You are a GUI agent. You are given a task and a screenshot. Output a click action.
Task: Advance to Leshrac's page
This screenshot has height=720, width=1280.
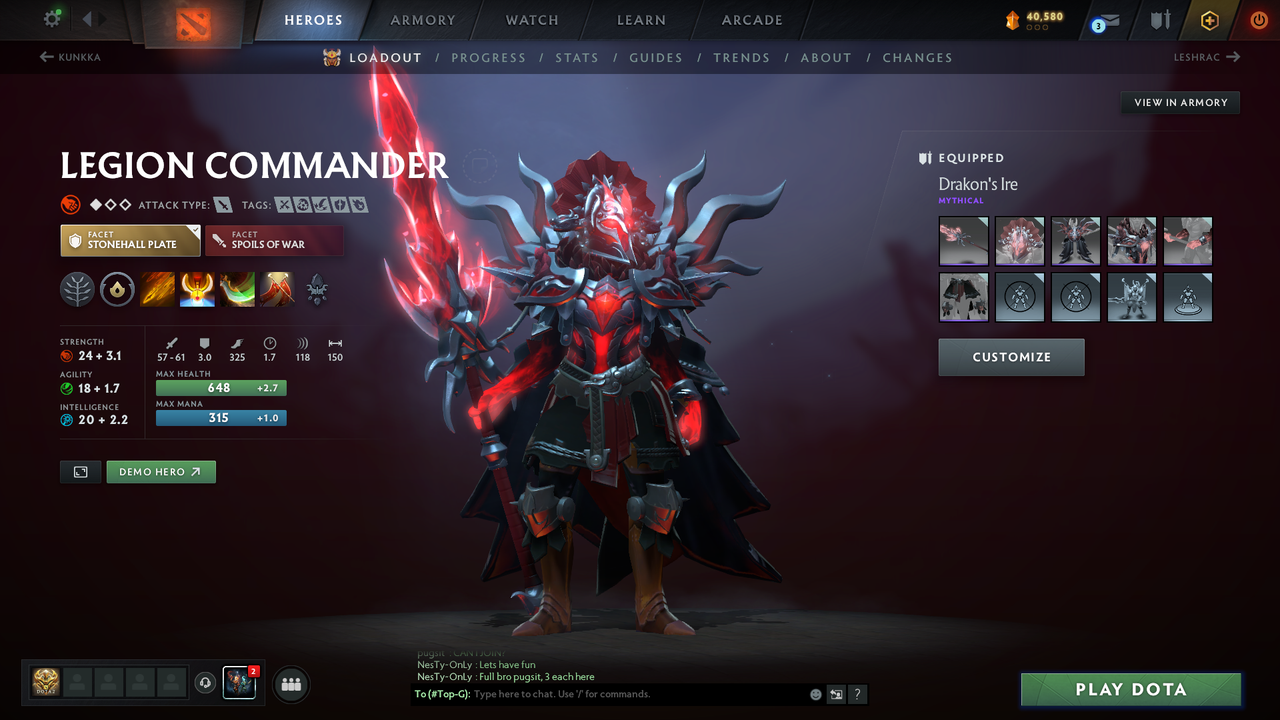pyautogui.click(x=1209, y=57)
